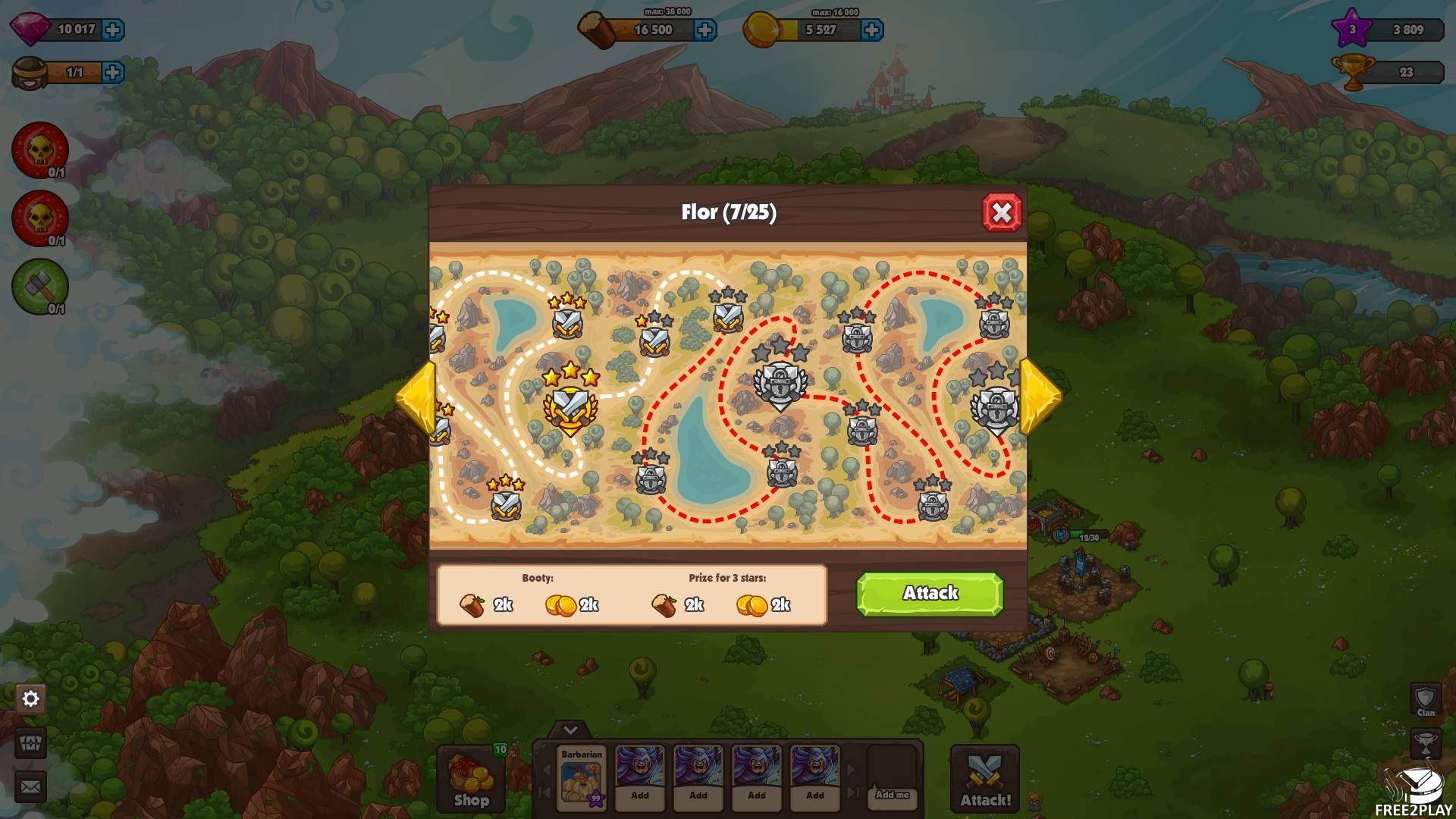Add more gems with the plus button
Viewport: 1456px width, 819px height.
tap(113, 30)
